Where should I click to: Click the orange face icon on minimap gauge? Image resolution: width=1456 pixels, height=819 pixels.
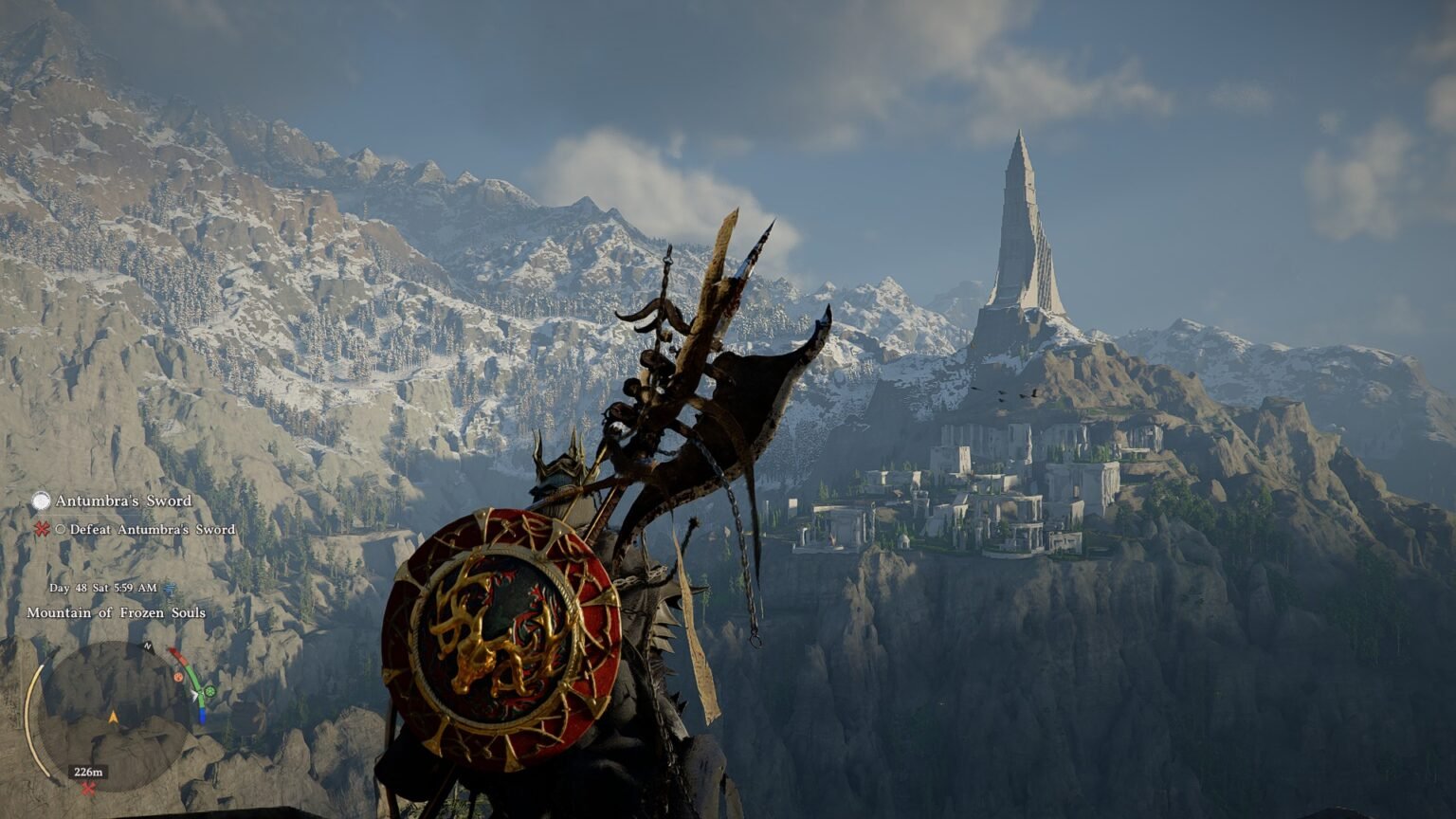pos(179,677)
